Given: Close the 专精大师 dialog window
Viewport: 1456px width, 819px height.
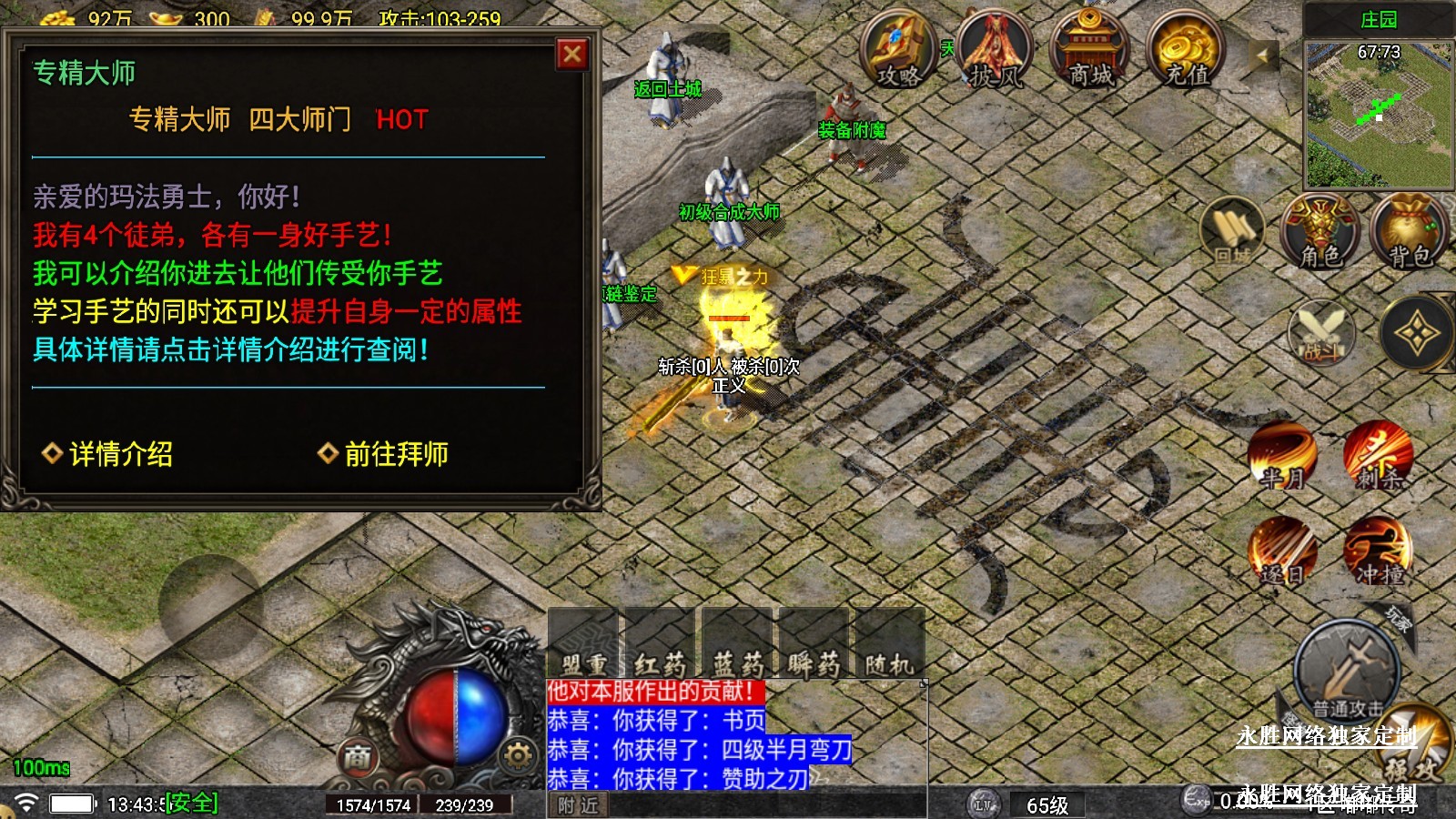Looking at the screenshot, I should [572, 55].
